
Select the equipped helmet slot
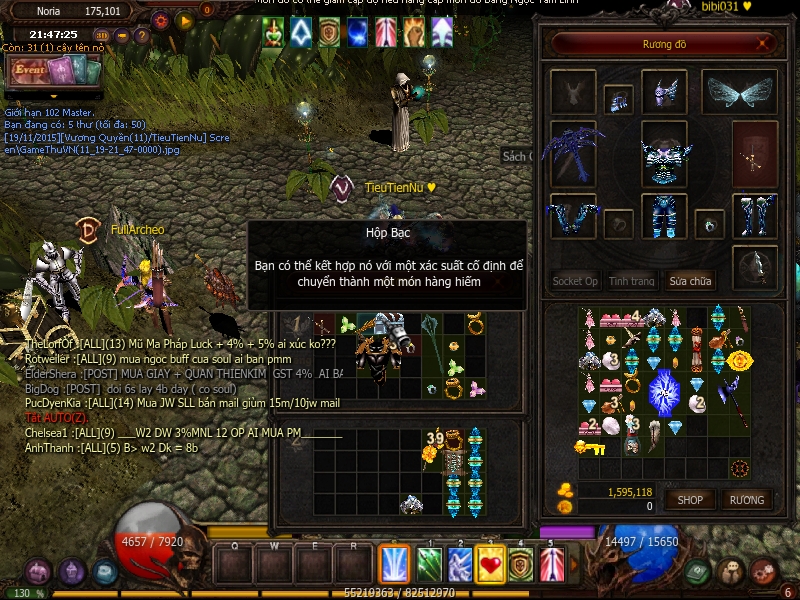663,92
